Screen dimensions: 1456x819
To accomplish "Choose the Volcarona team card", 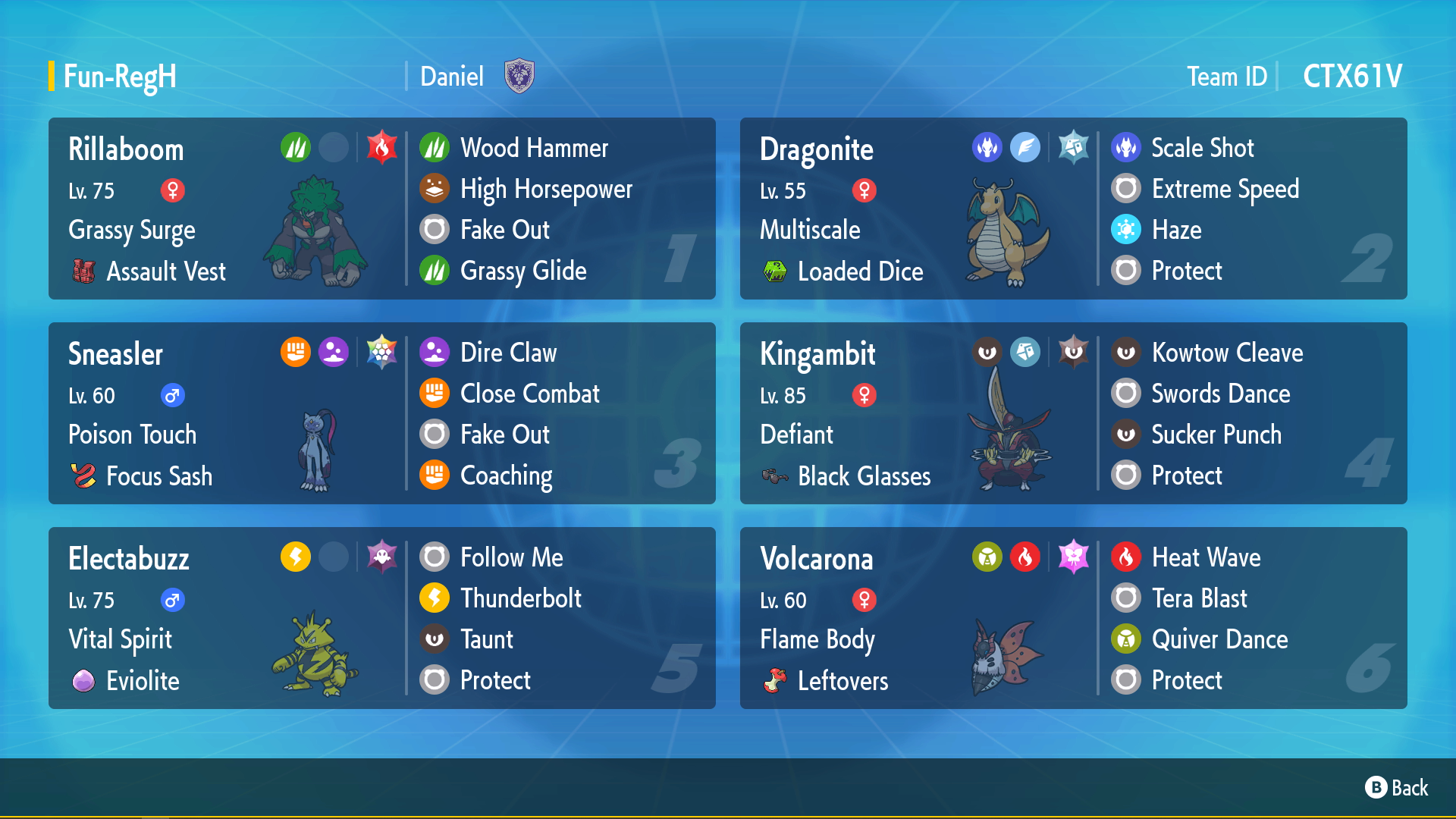I will pyautogui.click(x=1073, y=618).
